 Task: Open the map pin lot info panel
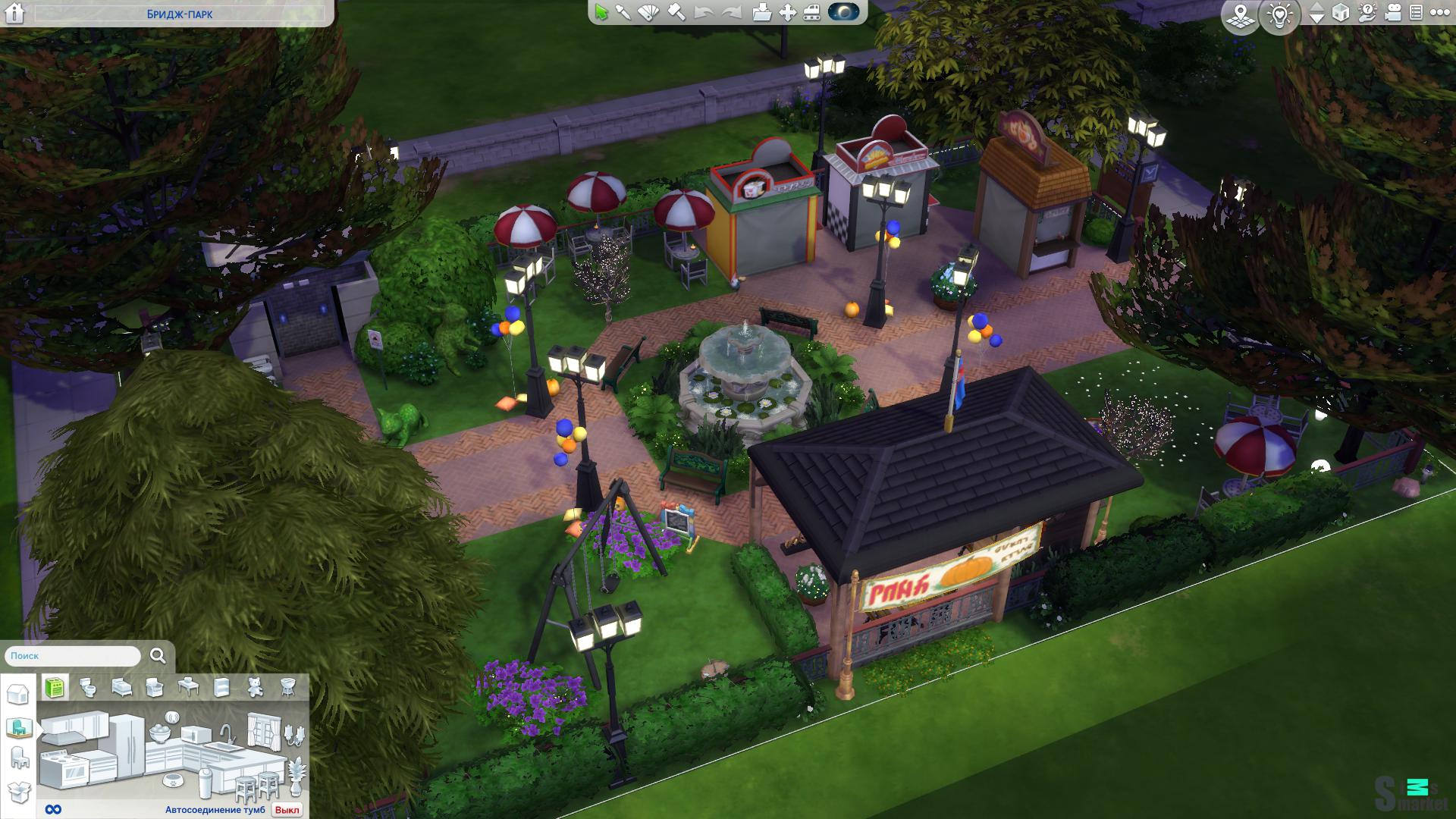click(x=1241, y=15)
